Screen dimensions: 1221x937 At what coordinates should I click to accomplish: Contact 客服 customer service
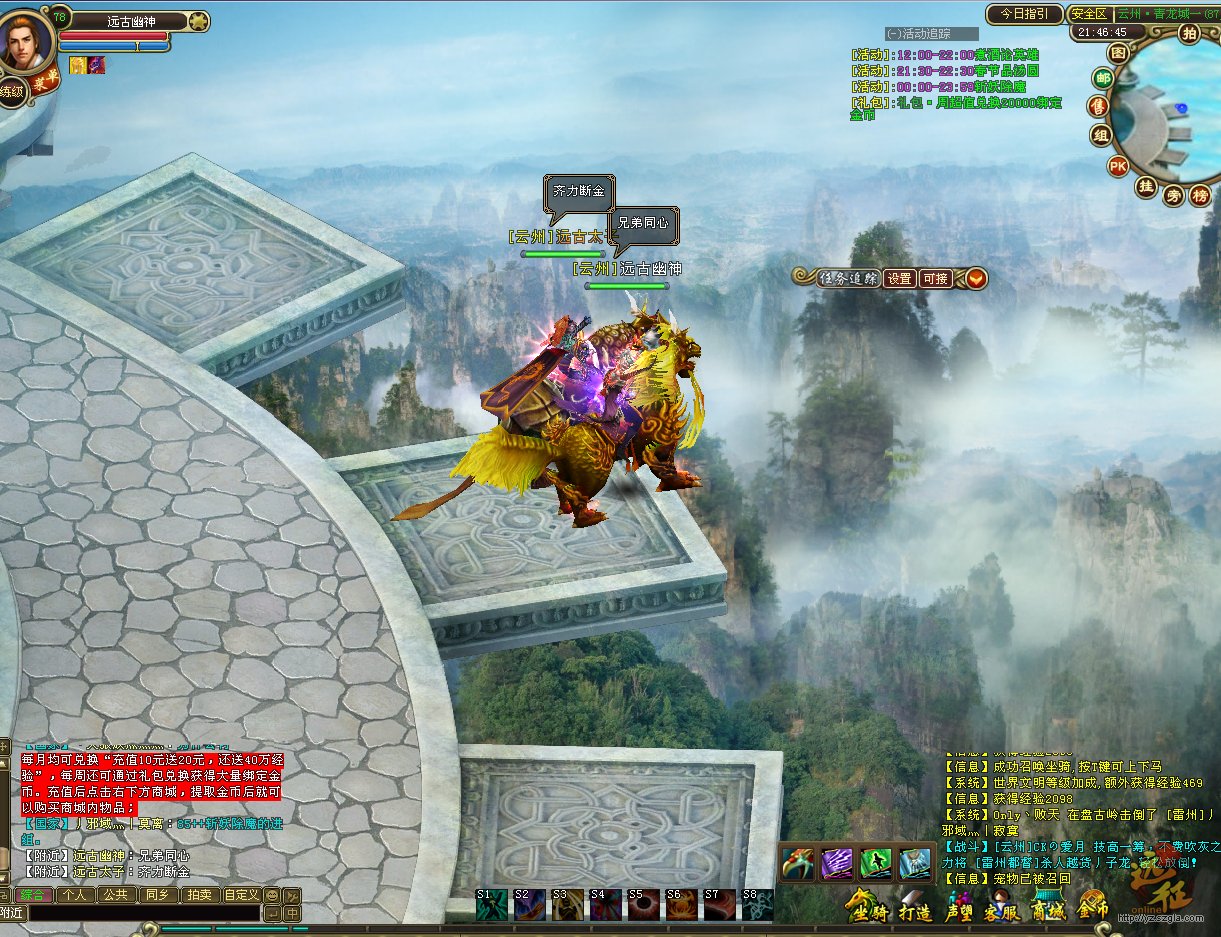[1003, 911]
